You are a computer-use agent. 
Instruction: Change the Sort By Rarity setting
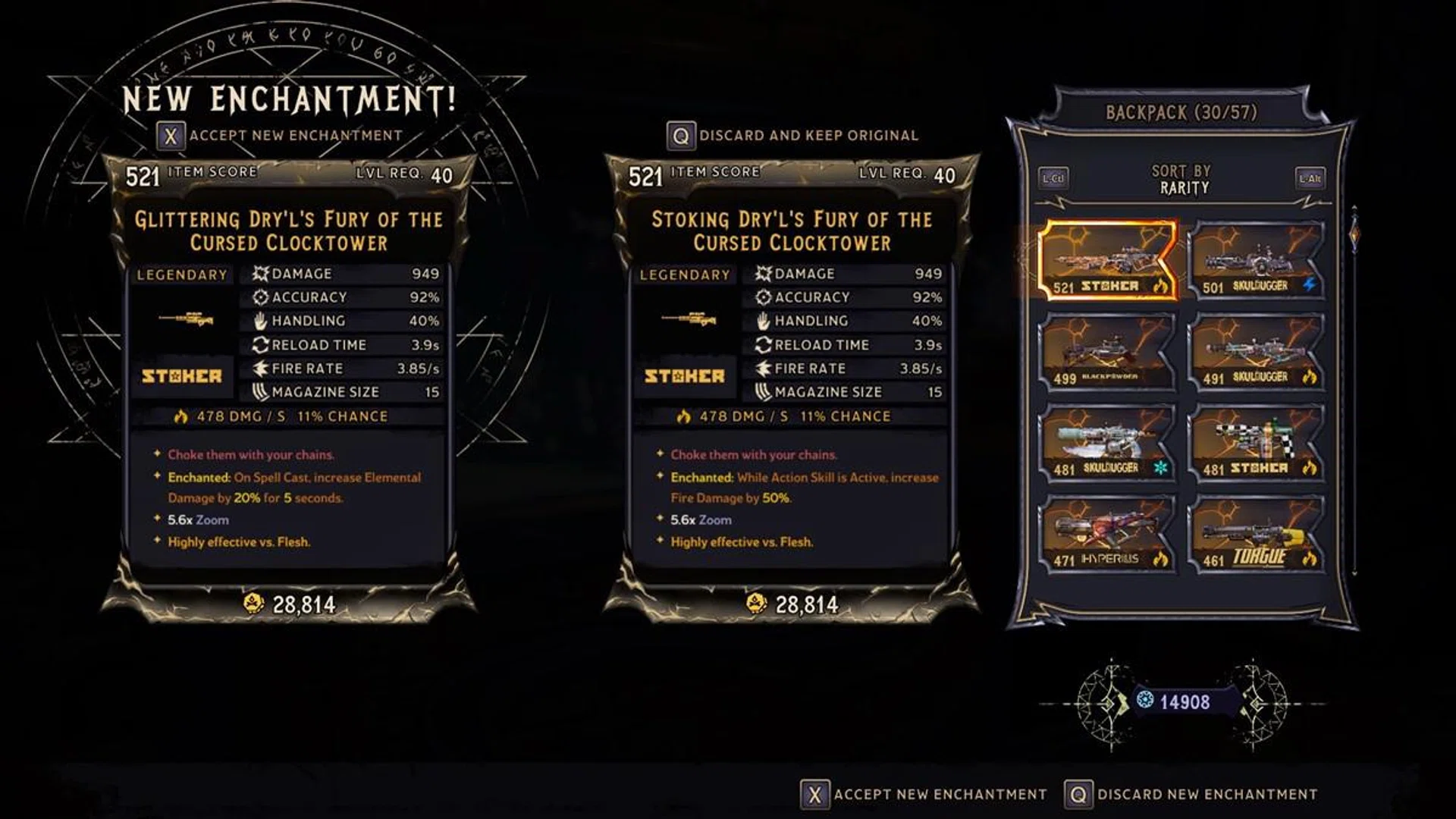(1181, 180)
